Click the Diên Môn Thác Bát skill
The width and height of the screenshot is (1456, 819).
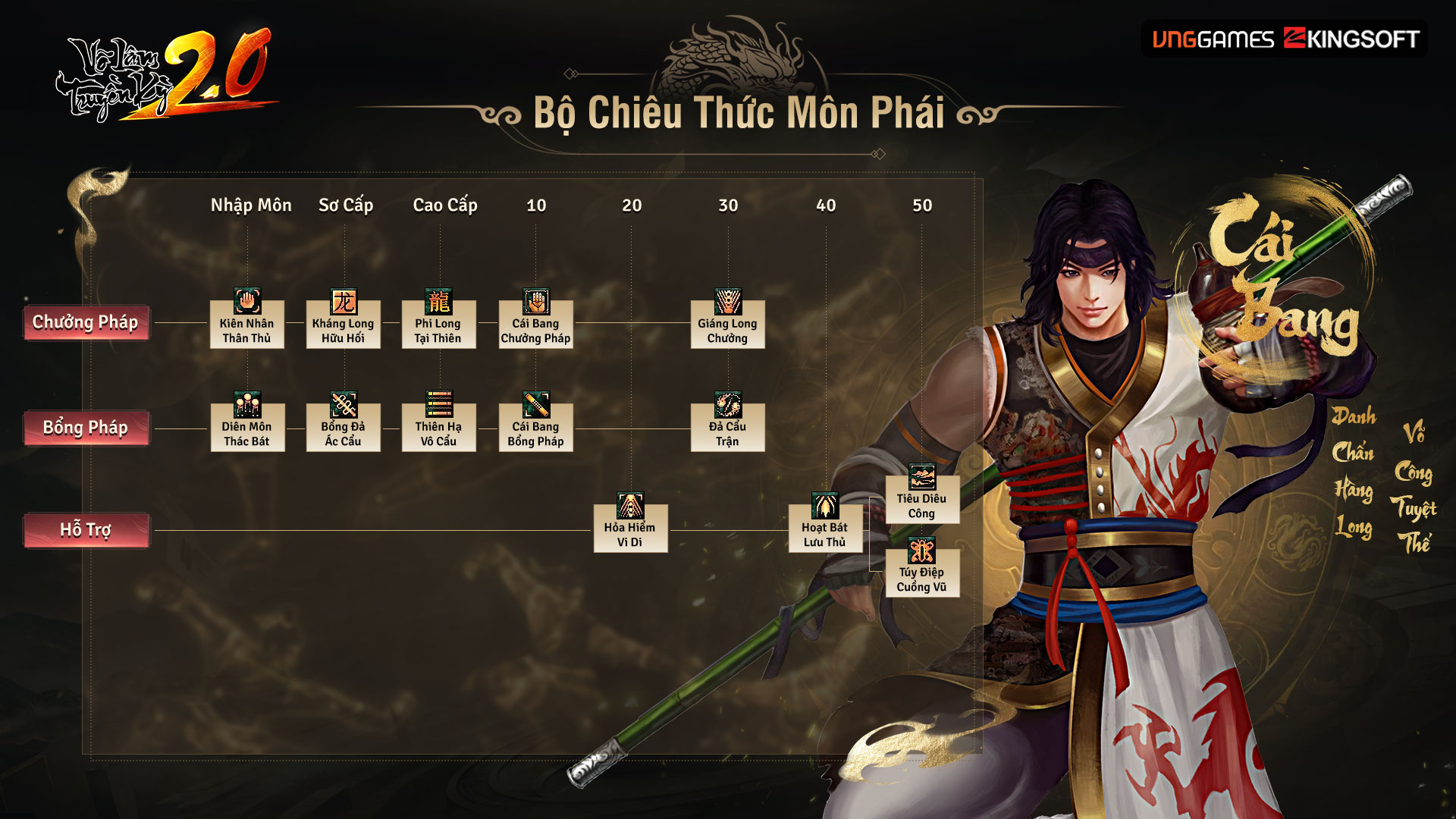coord(247,423)
